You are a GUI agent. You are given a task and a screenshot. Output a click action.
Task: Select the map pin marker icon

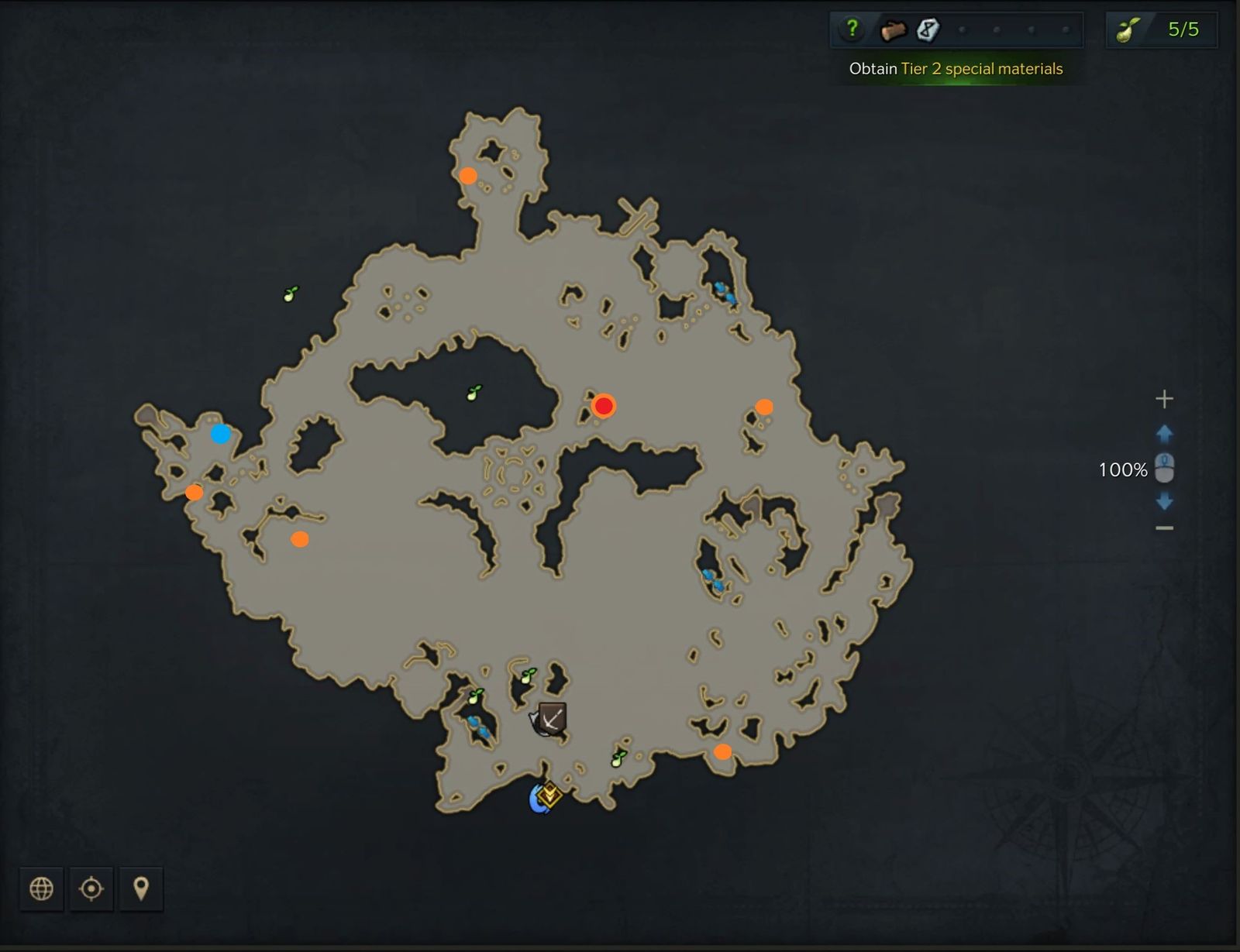[142, 889]
